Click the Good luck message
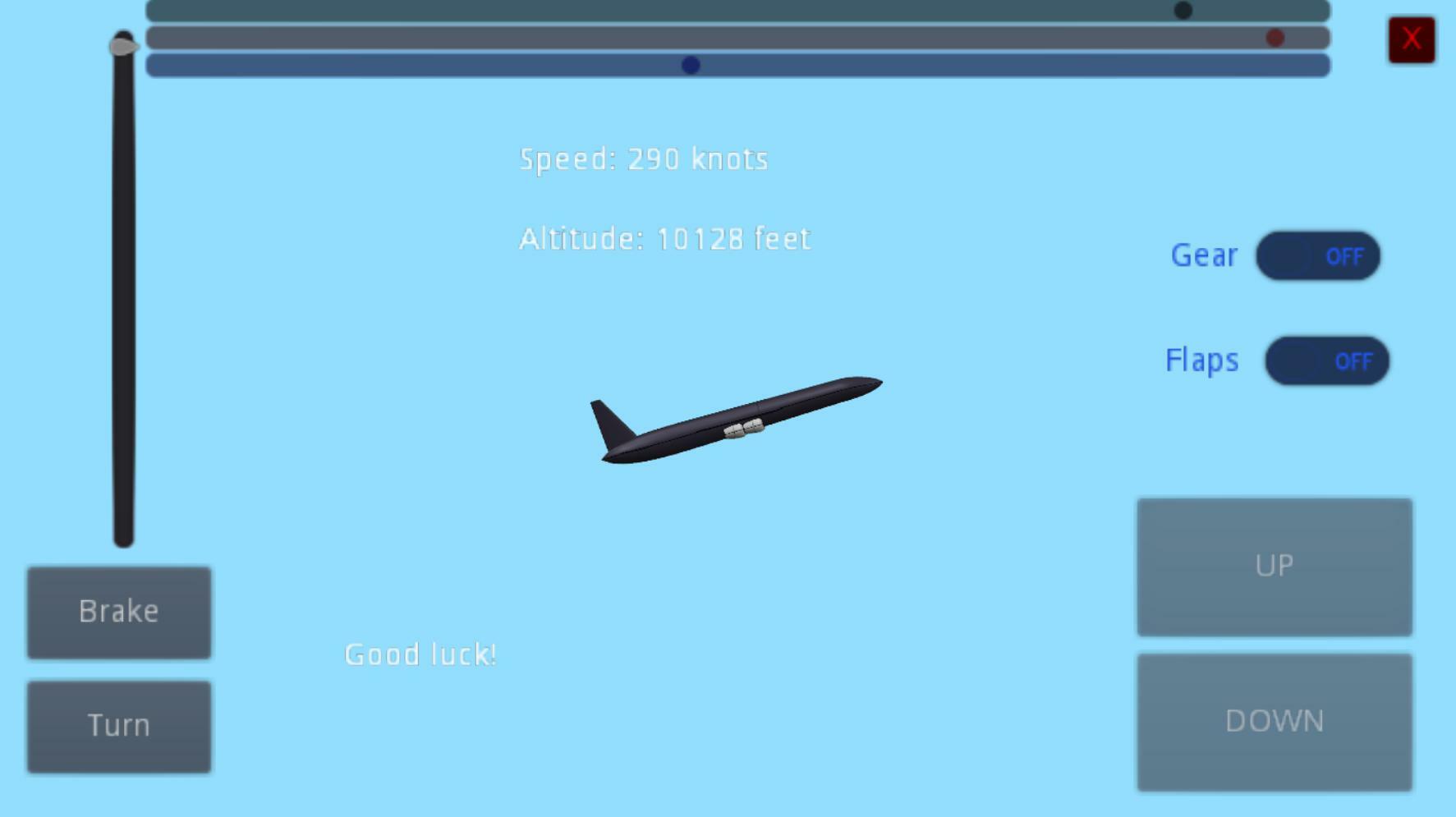 click(x=420, y=654)
